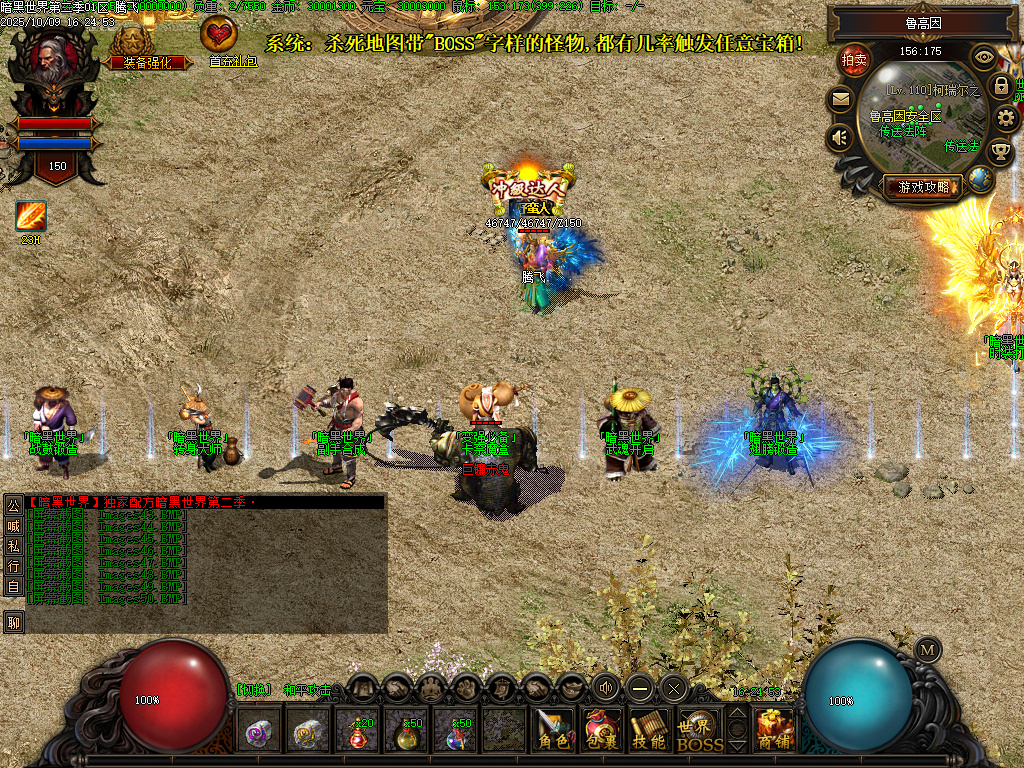Open the 商铺 shop gift box
Viewport: 1024px width, 768px height.
coord(774,728)
